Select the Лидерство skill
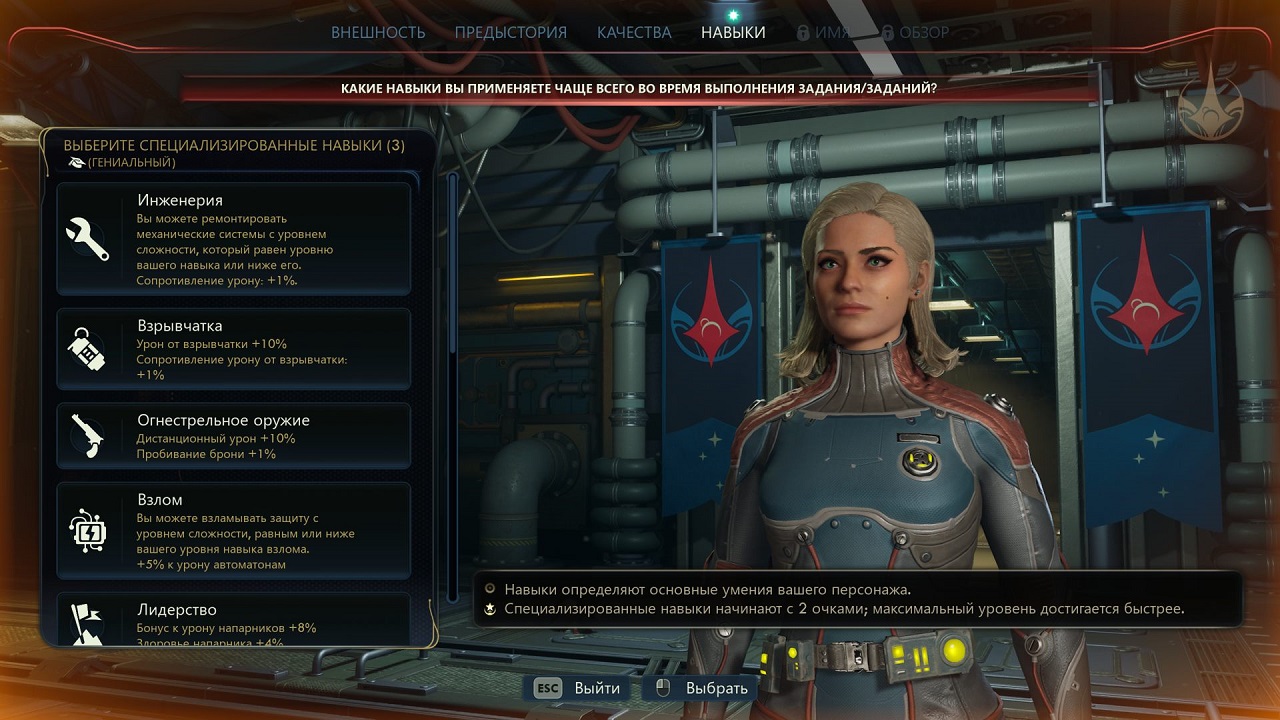 (234, 620)
